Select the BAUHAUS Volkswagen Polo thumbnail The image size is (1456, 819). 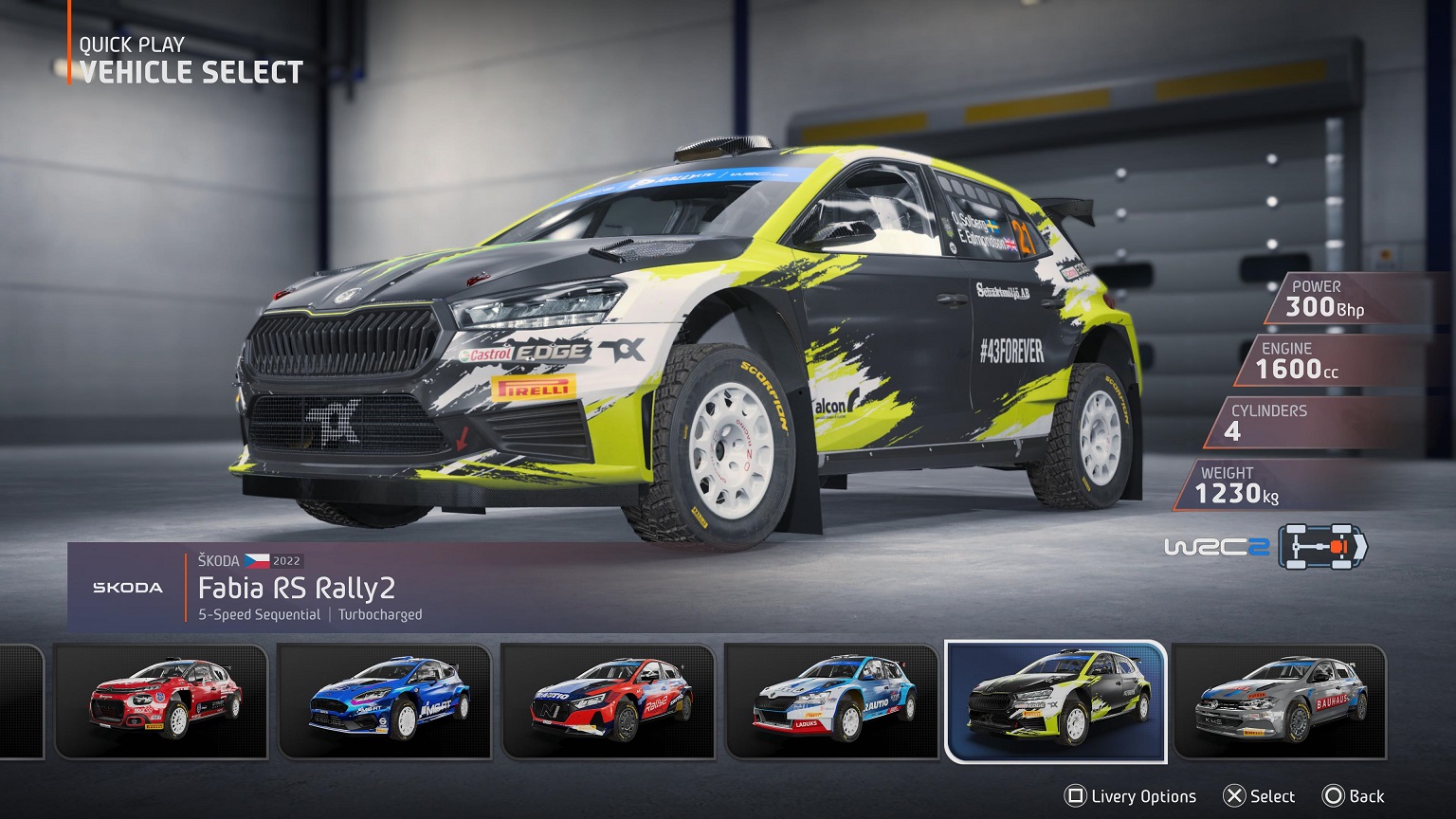(x=1282, y=701)
